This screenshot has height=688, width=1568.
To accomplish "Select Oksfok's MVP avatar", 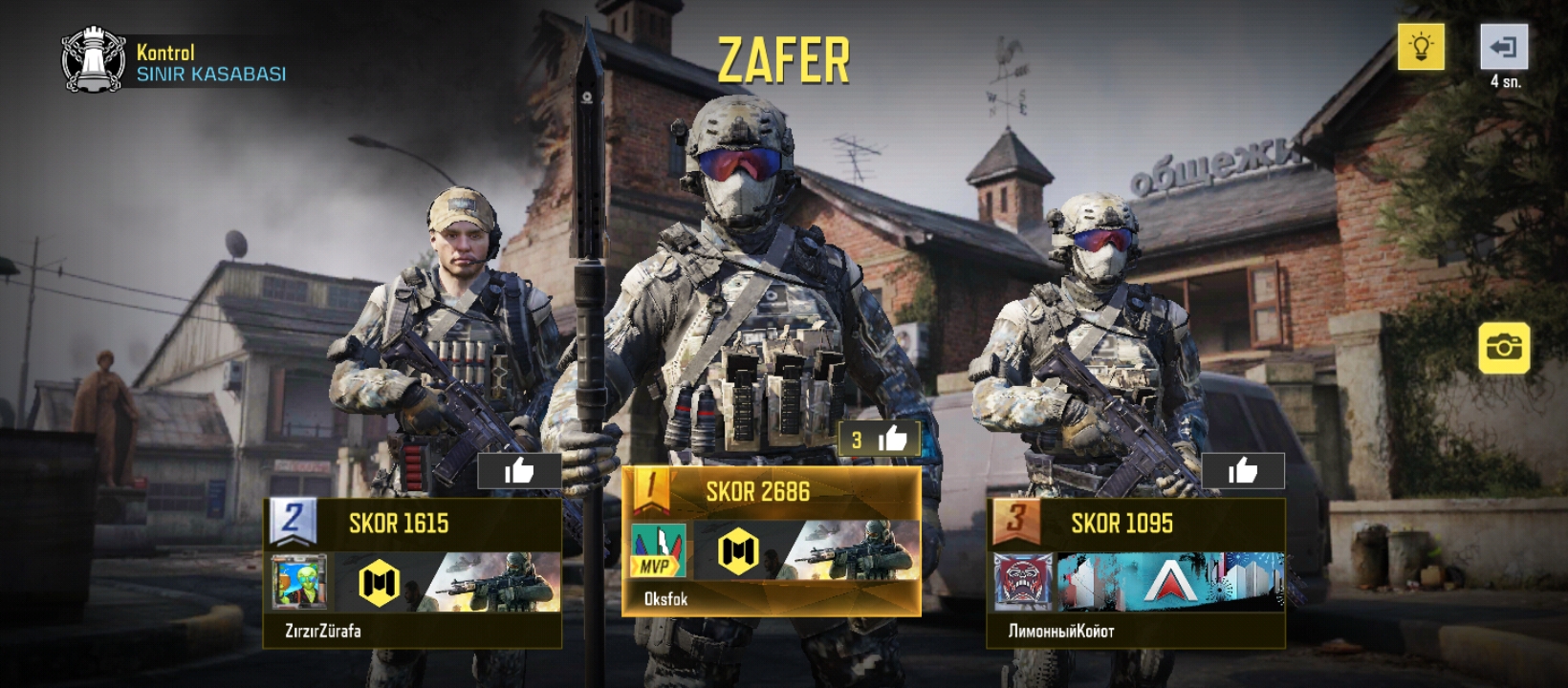I will click(658, 551).
